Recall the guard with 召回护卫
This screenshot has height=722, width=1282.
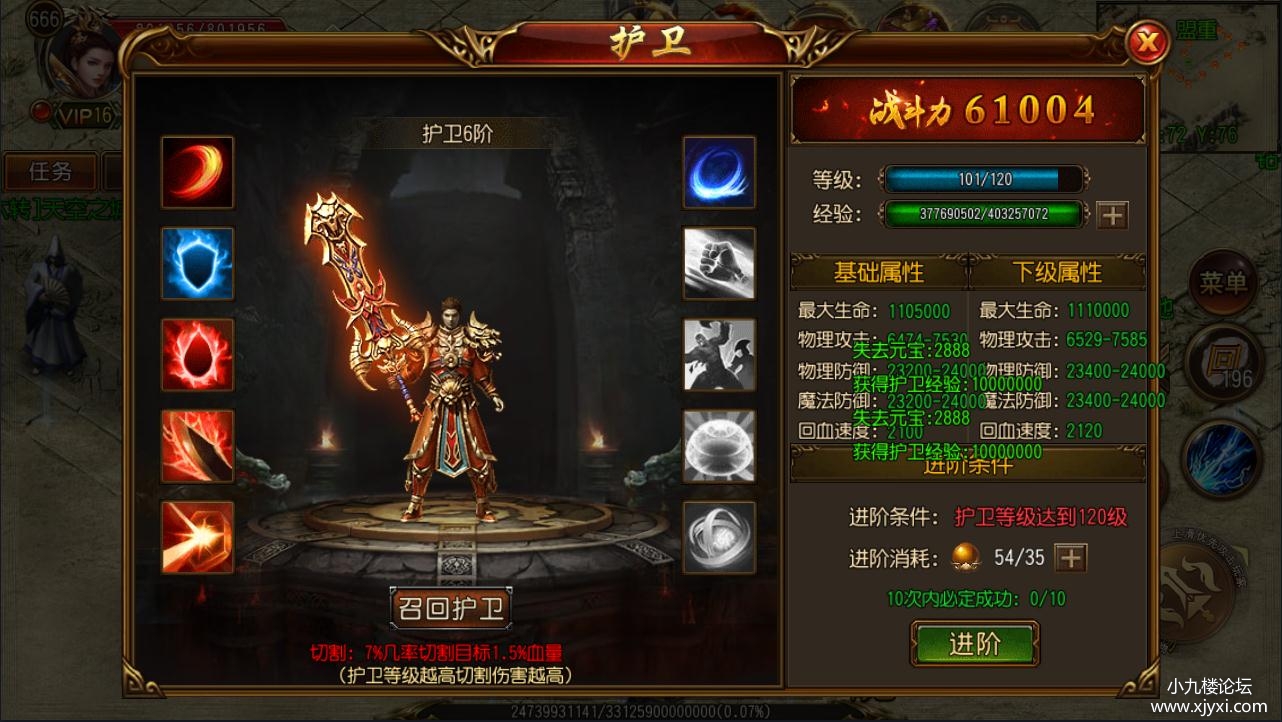(x=451, y=607)
